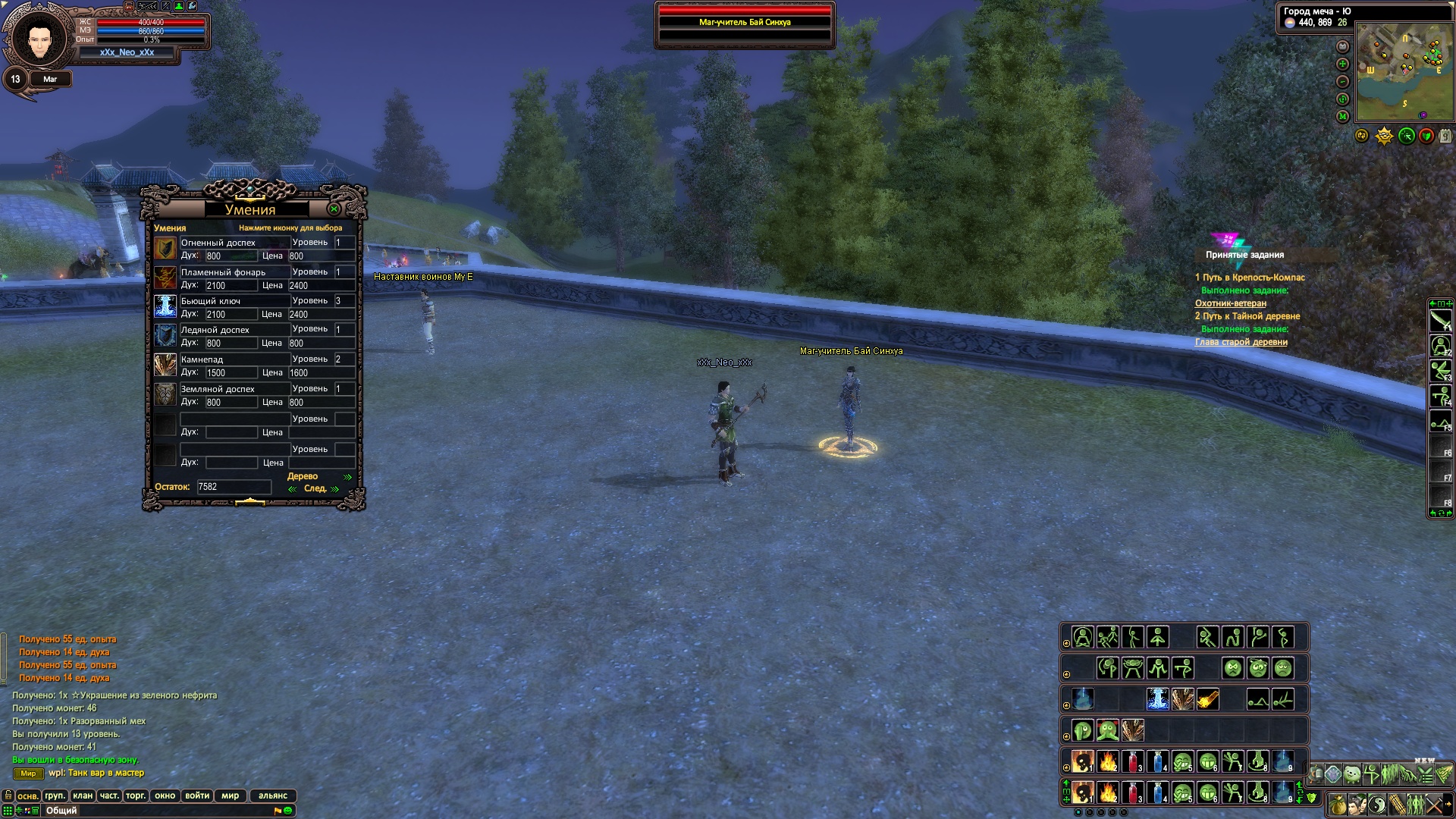Open the Охотник-ветеран quest link

(x=1230, y=303)
